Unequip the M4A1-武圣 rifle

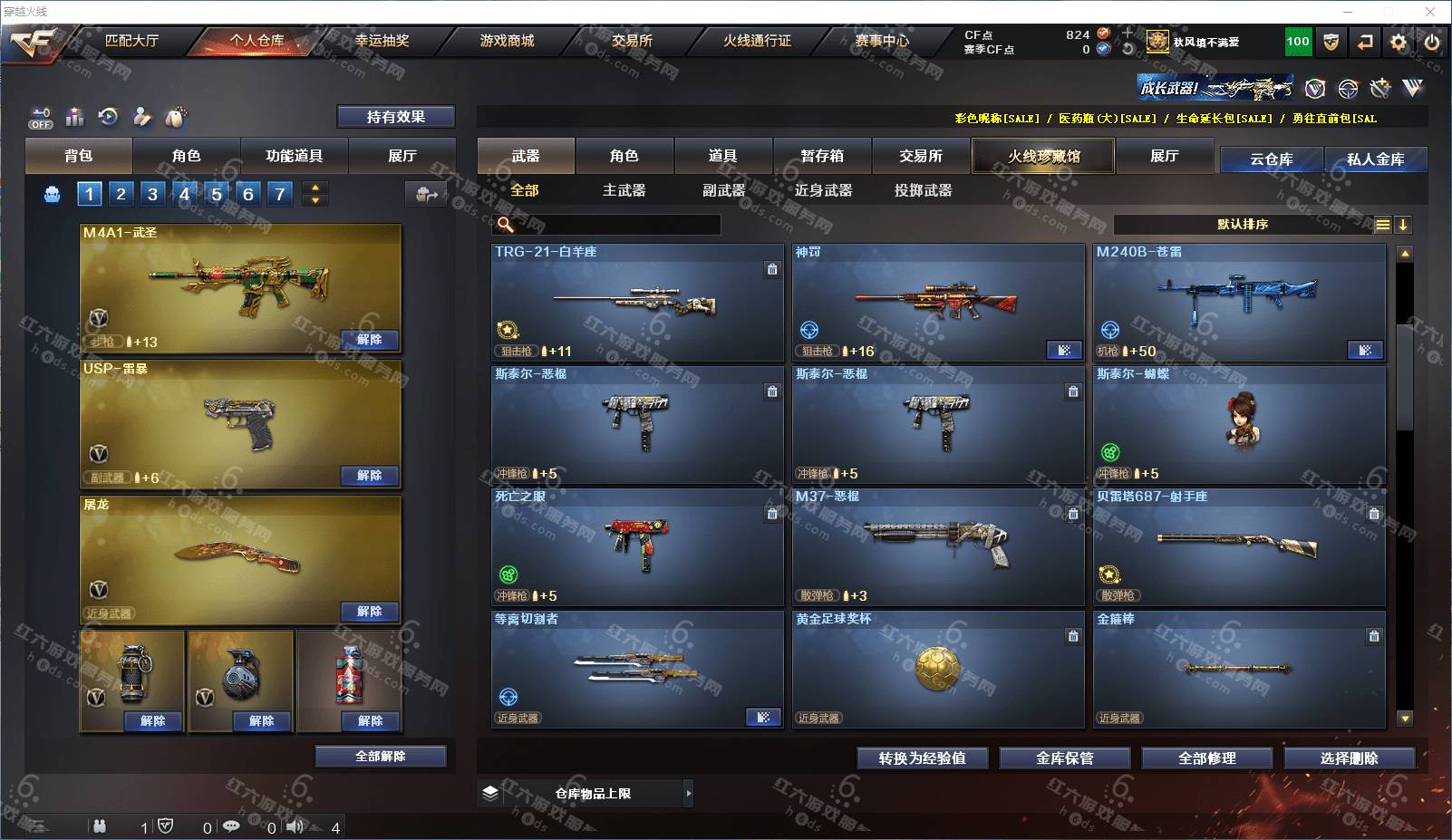pyautogui.click(x=369, y=340)
